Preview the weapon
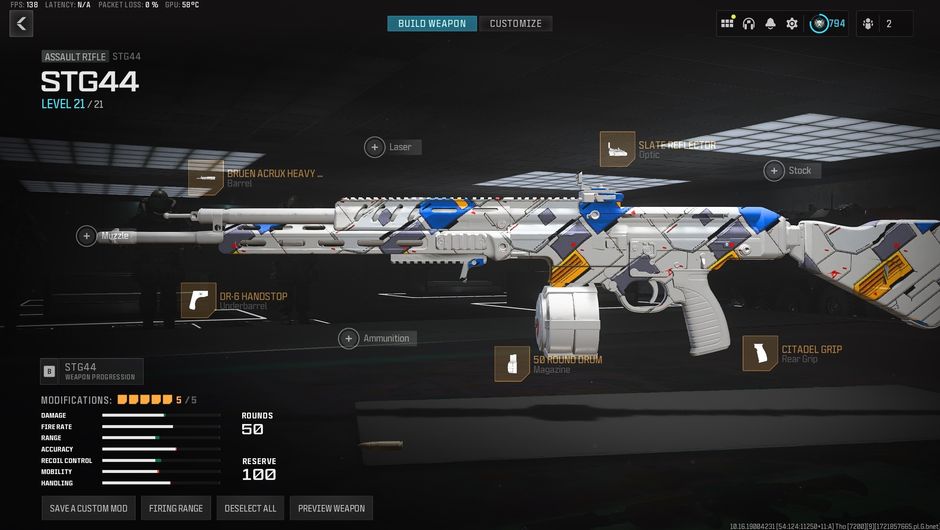940x530 pixels. click(x=331, y=508)
